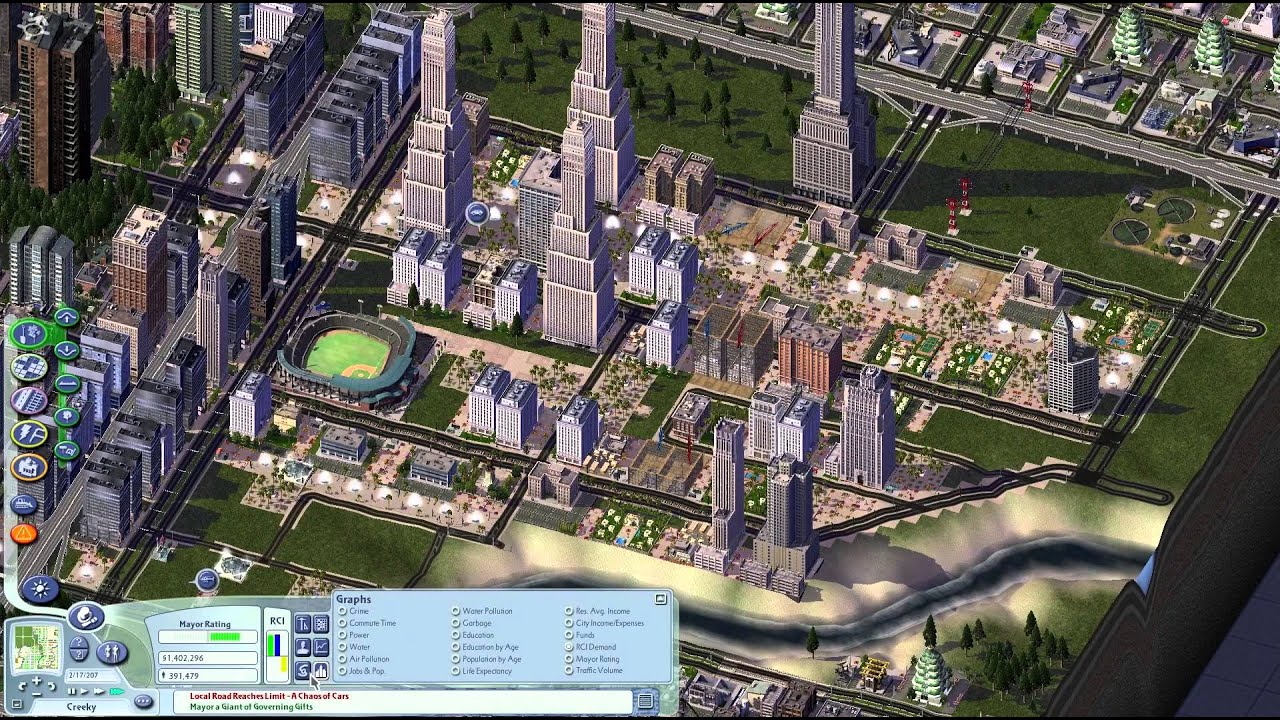Open the Rewards civic building menu

[x=29, y=468]
